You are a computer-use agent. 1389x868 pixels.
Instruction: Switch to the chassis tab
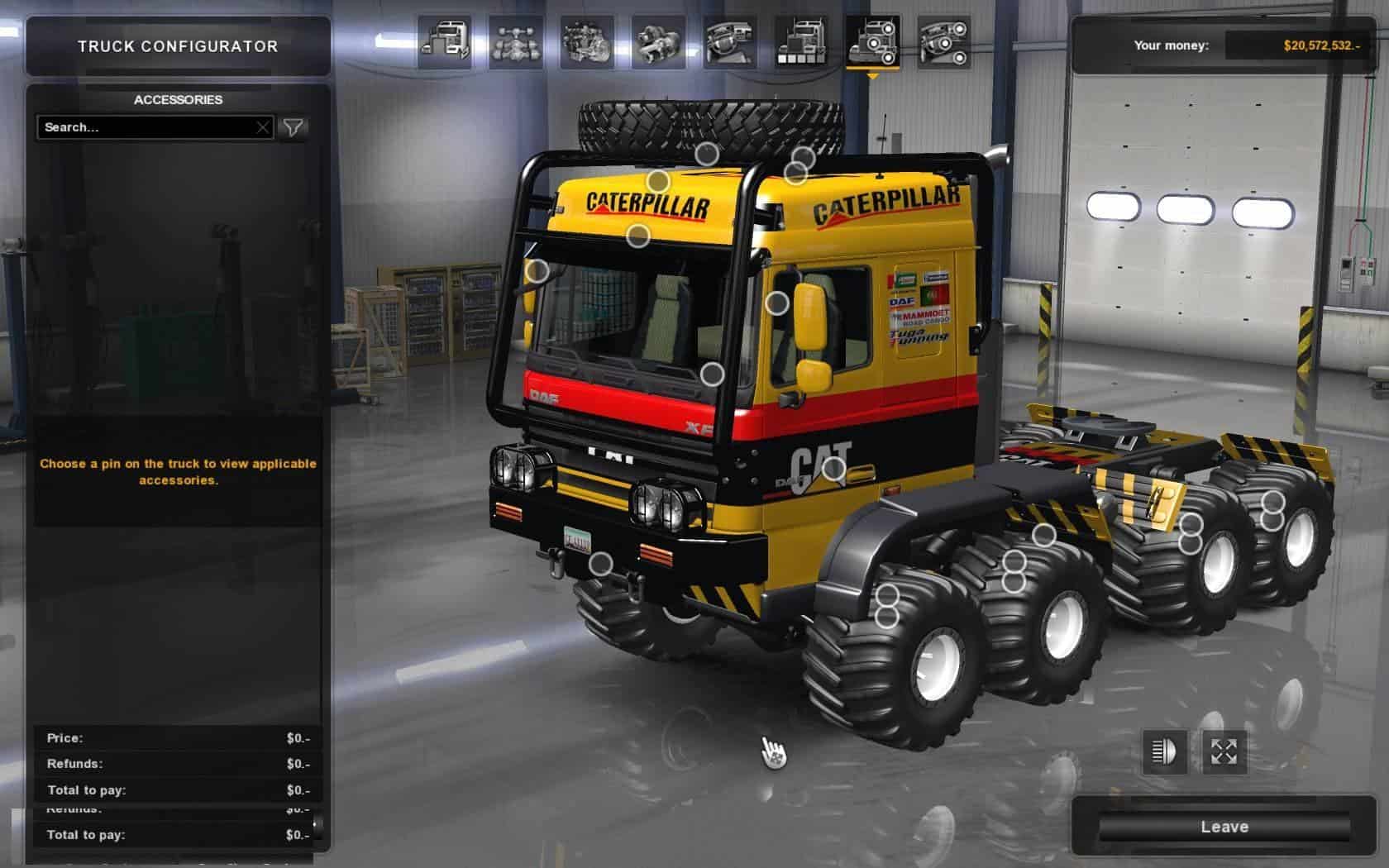tap(516, 42)
